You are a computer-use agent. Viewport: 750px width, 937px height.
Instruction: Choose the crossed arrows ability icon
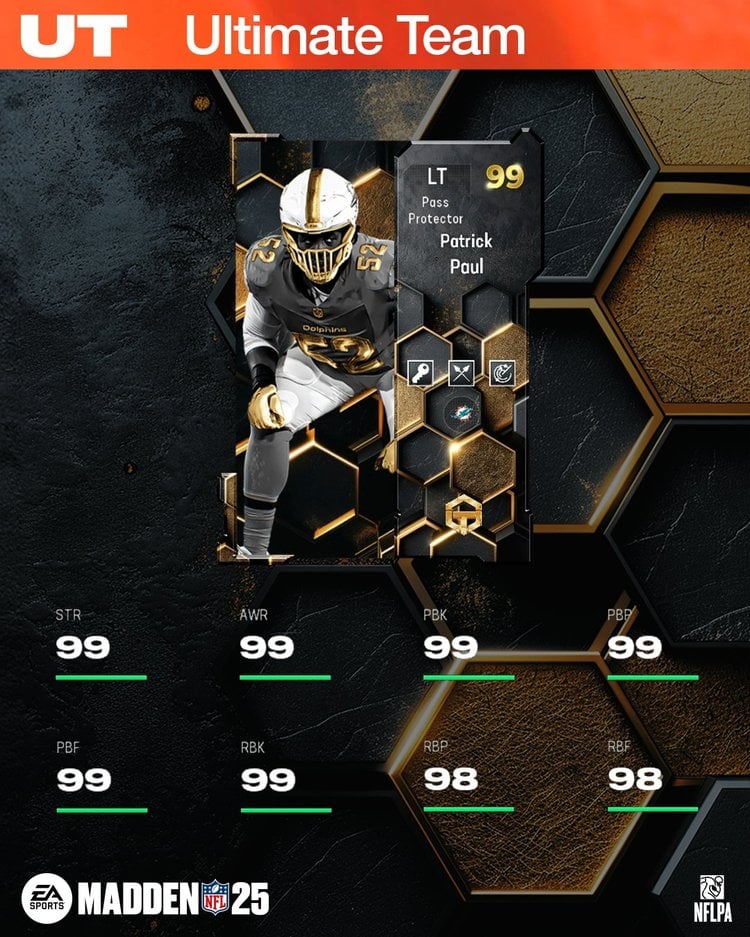tap(461, 373)
